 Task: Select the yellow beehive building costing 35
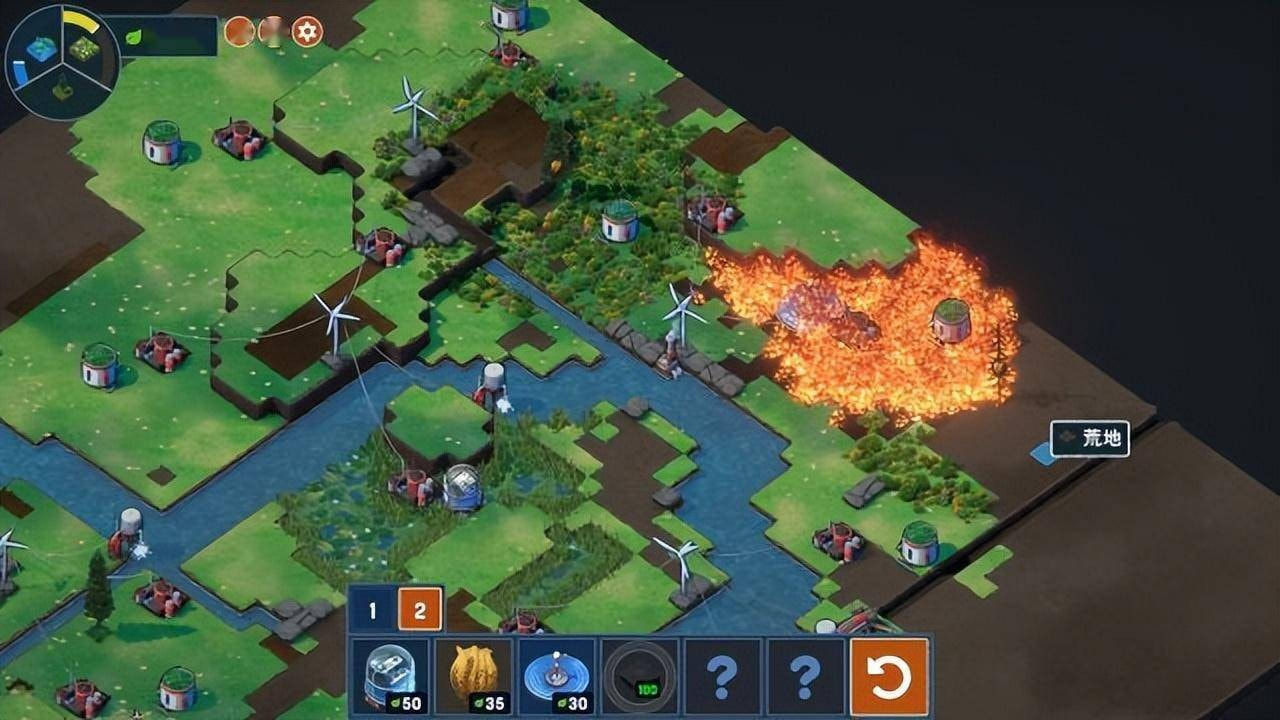click(x=474, y=677)
